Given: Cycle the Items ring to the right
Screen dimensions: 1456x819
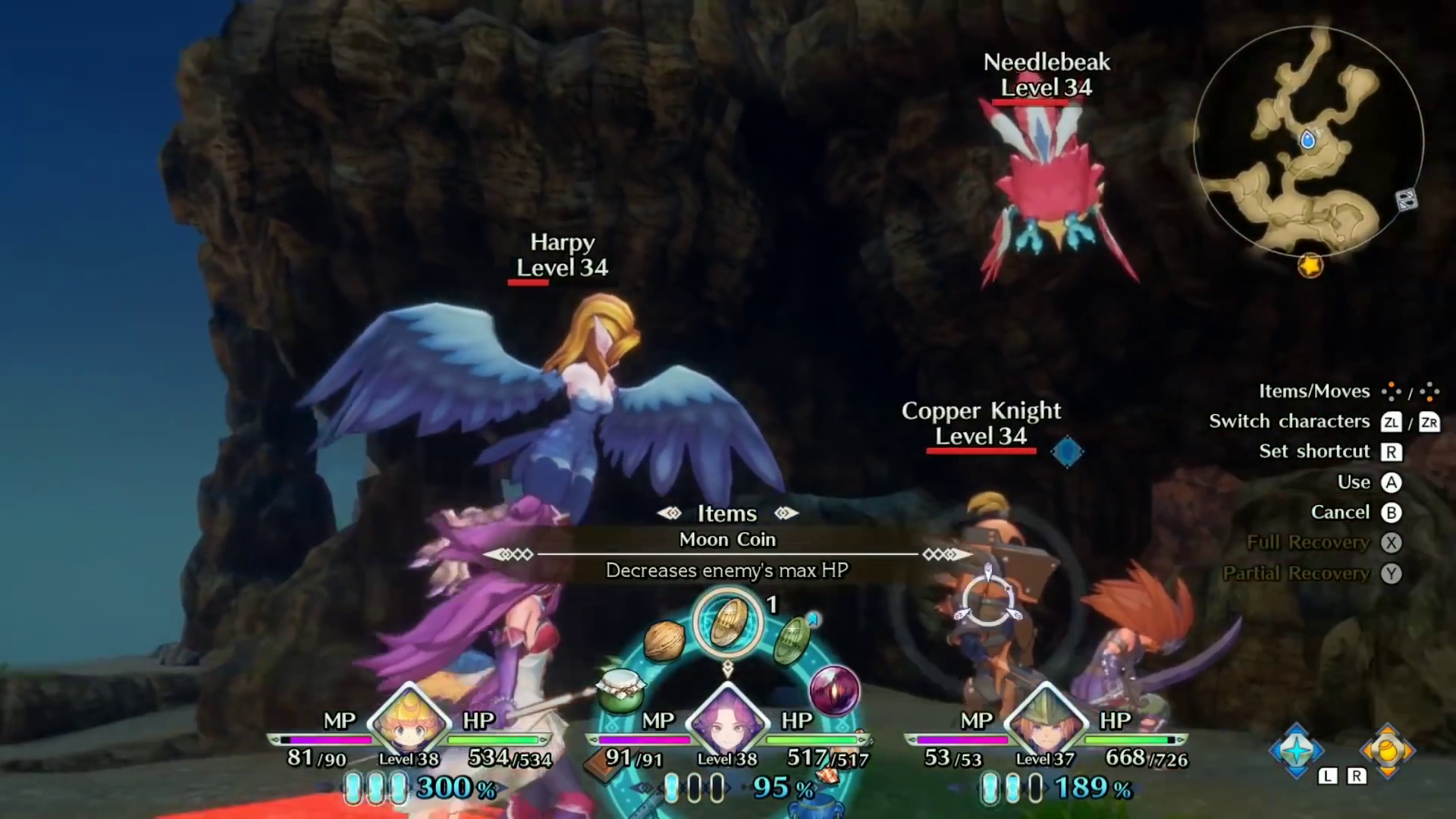Looking at the screenshot, I should [x=786, y=513].
